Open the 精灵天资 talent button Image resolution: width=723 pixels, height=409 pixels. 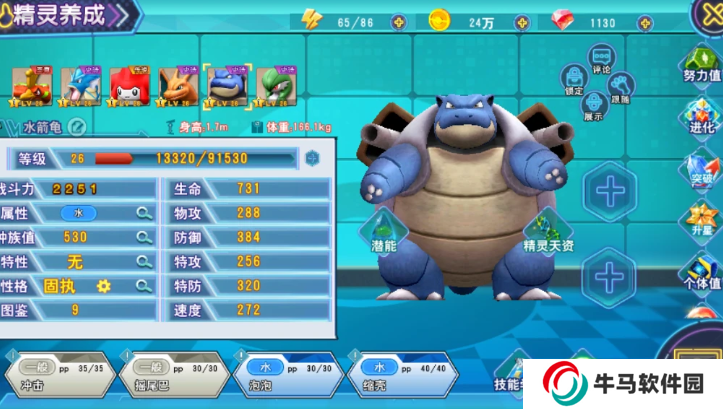click(x=549, y=232)
